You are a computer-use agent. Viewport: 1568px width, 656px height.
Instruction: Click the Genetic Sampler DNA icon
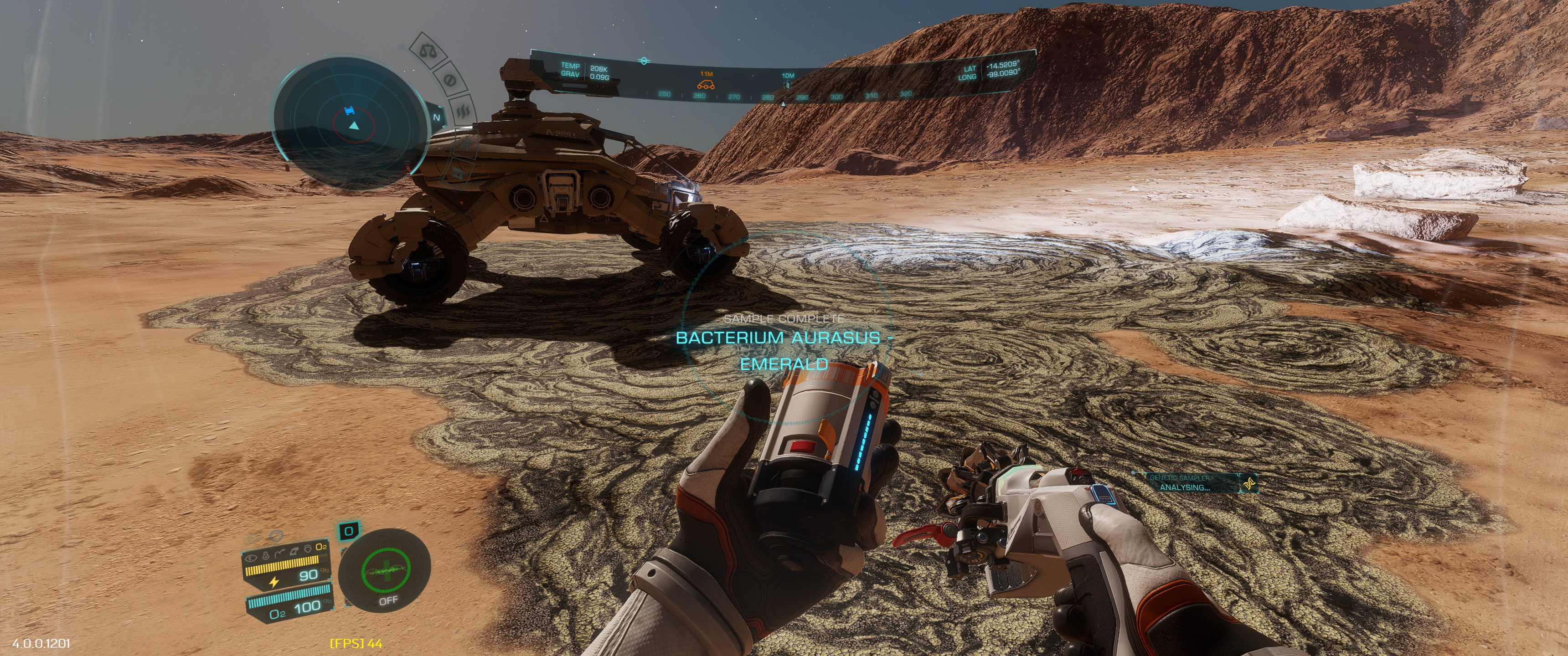(x=1249, y=483)
